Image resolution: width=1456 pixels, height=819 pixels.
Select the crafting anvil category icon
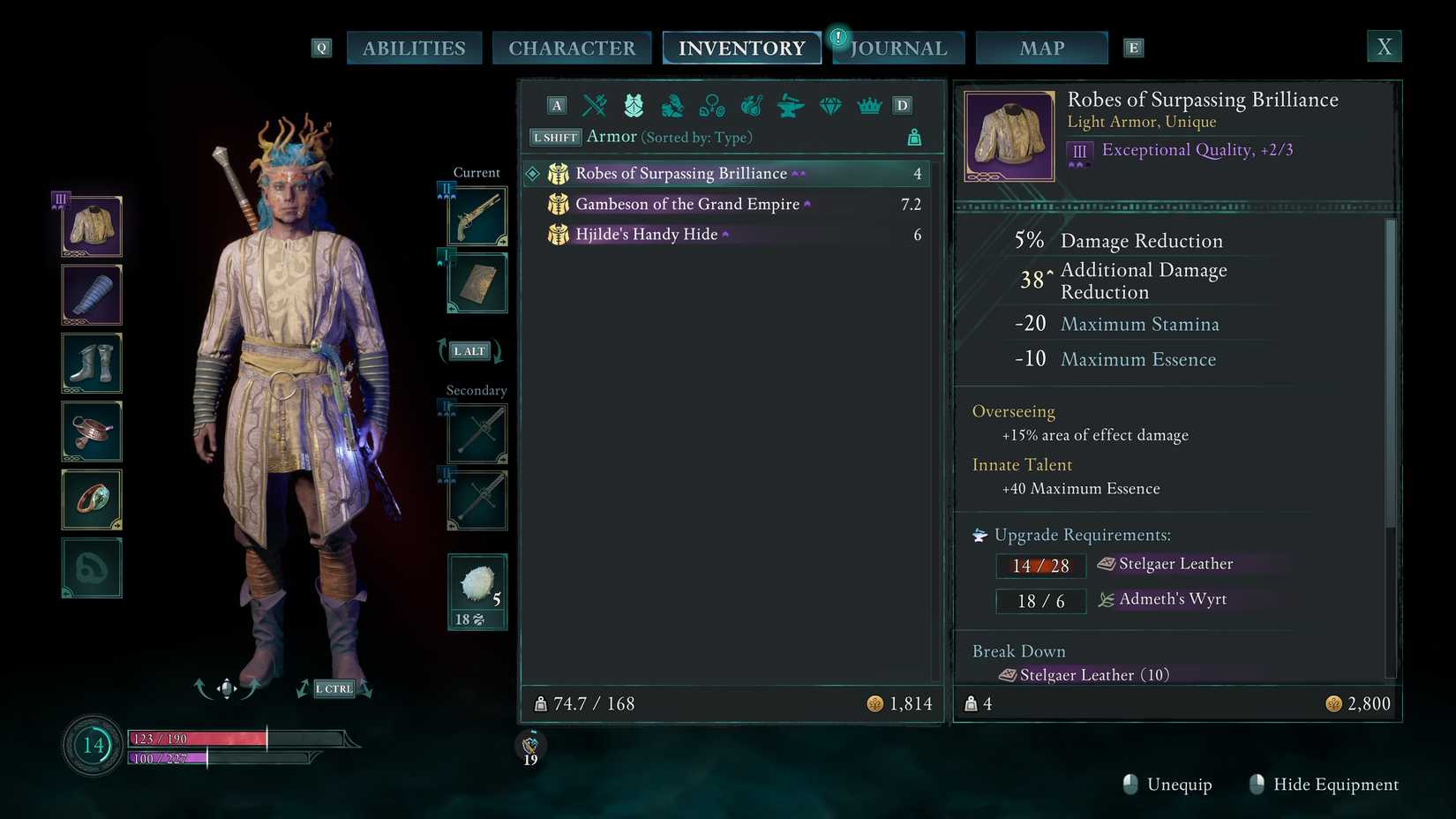(x=790, y=105)
